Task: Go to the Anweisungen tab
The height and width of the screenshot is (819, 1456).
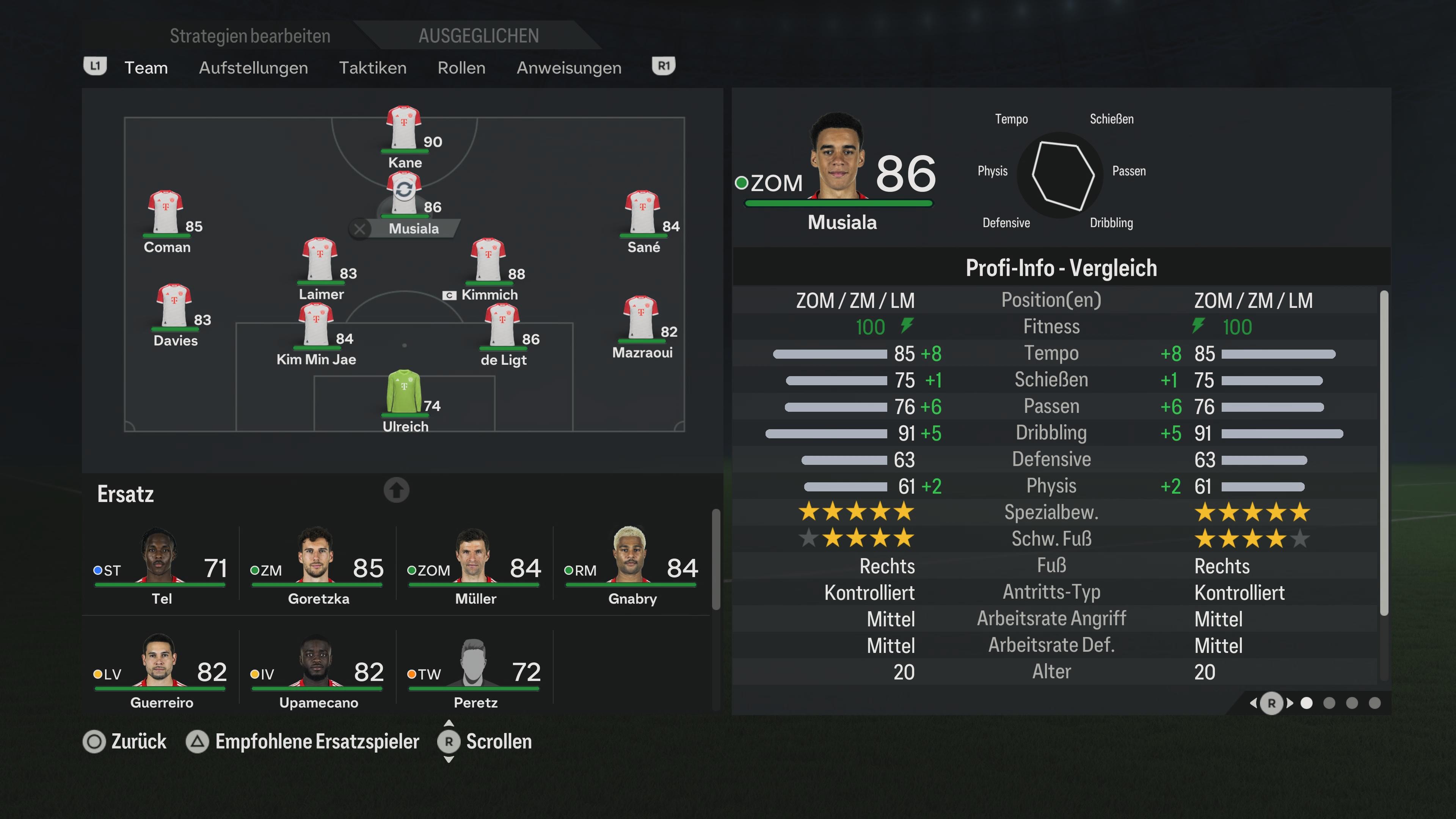Action: 569,68
